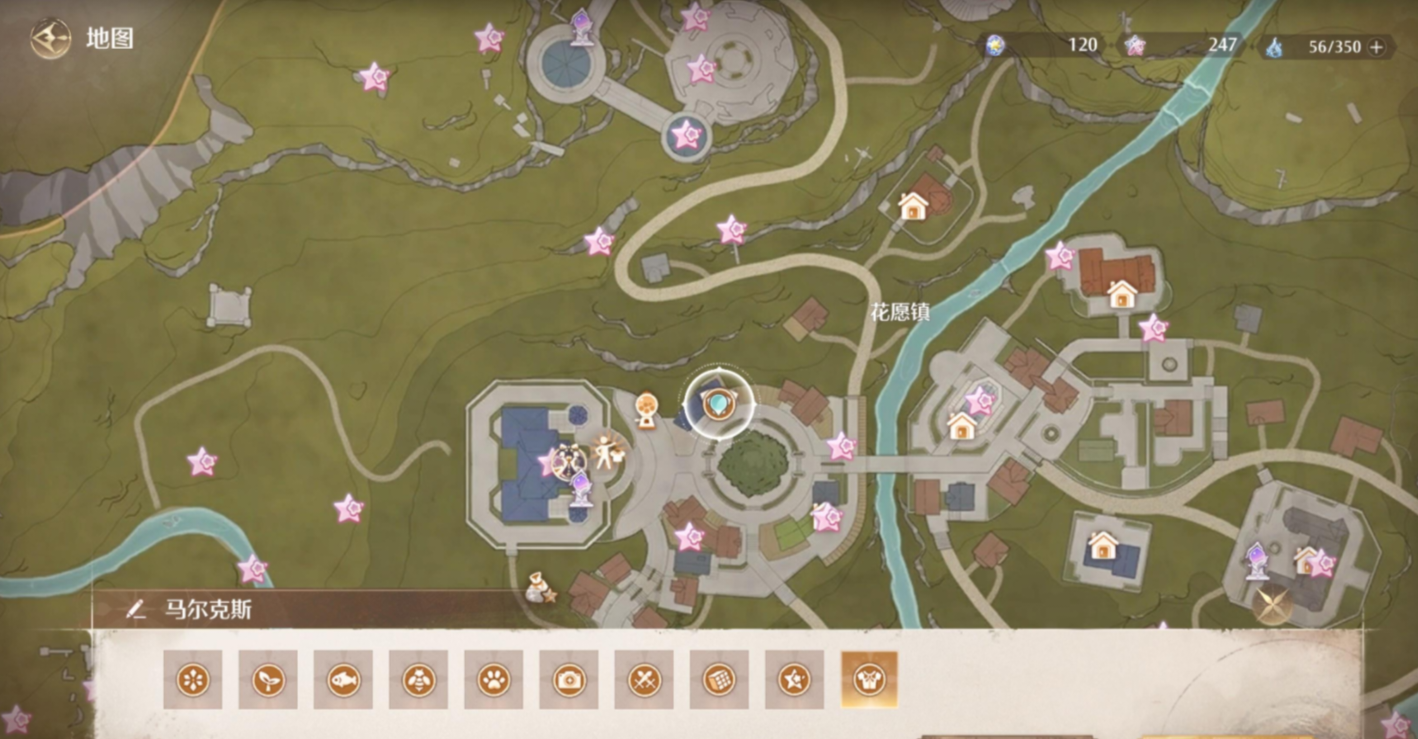Click the northernmost house marker
1418x739 pixels.
(x=913, y=206)
